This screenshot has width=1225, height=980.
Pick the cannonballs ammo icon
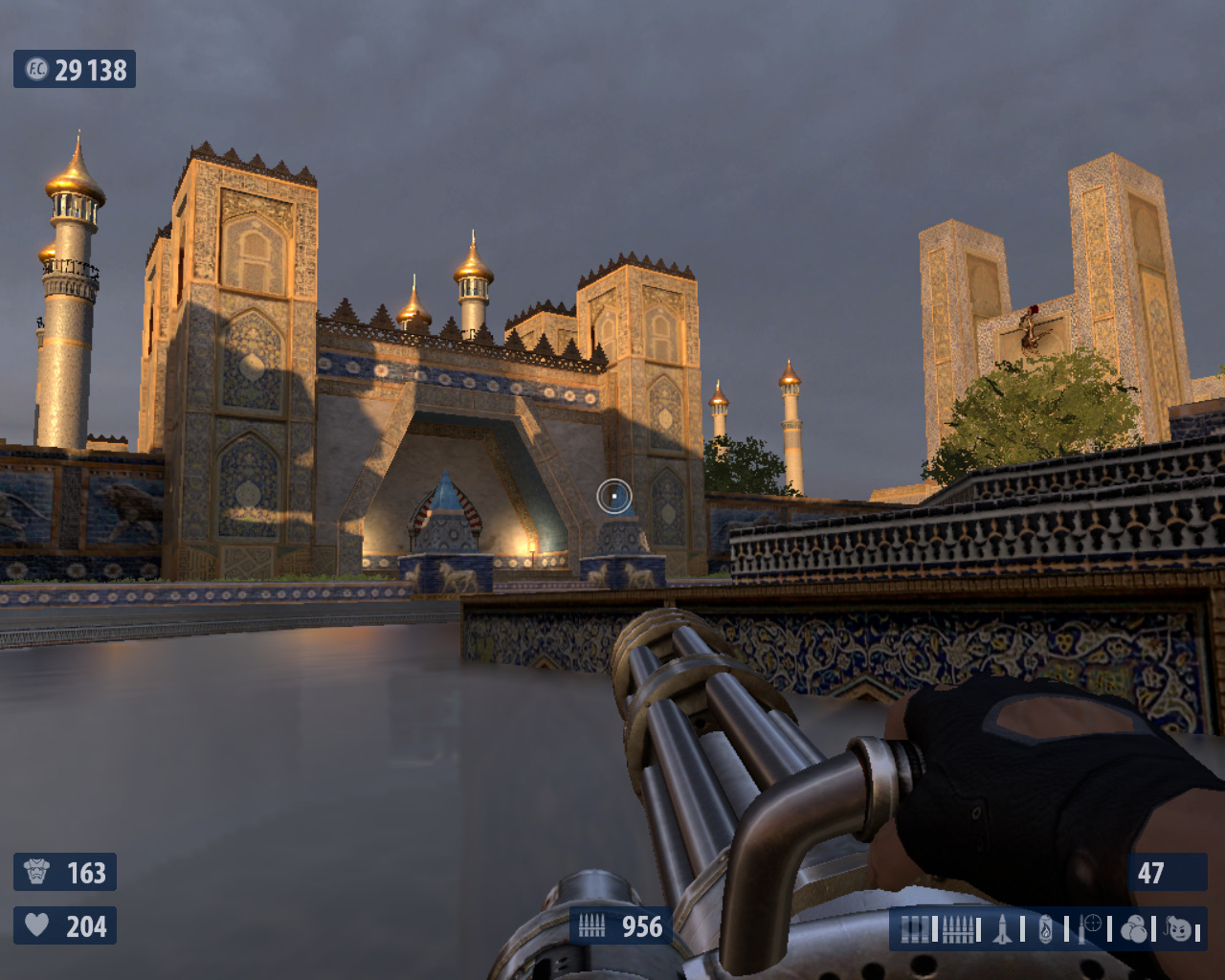pyautogui.click(x=1134, y=929)
